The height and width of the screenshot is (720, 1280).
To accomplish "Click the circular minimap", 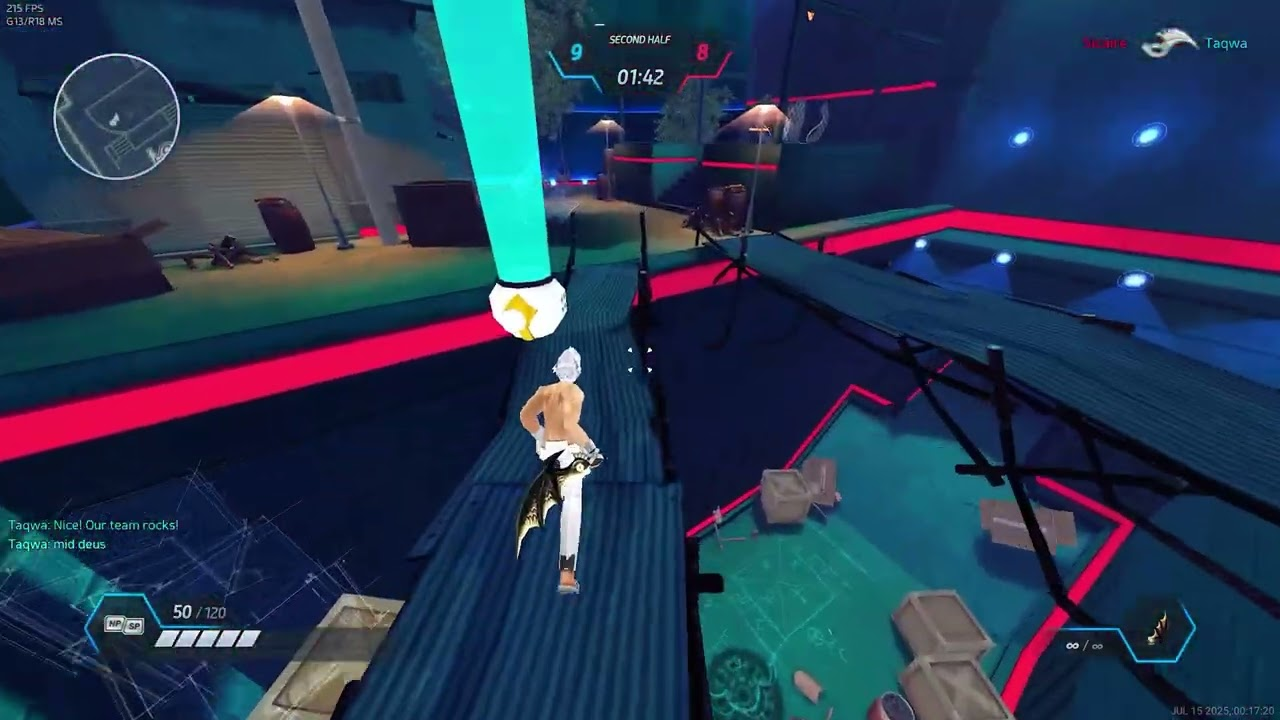I will point(116,117).
